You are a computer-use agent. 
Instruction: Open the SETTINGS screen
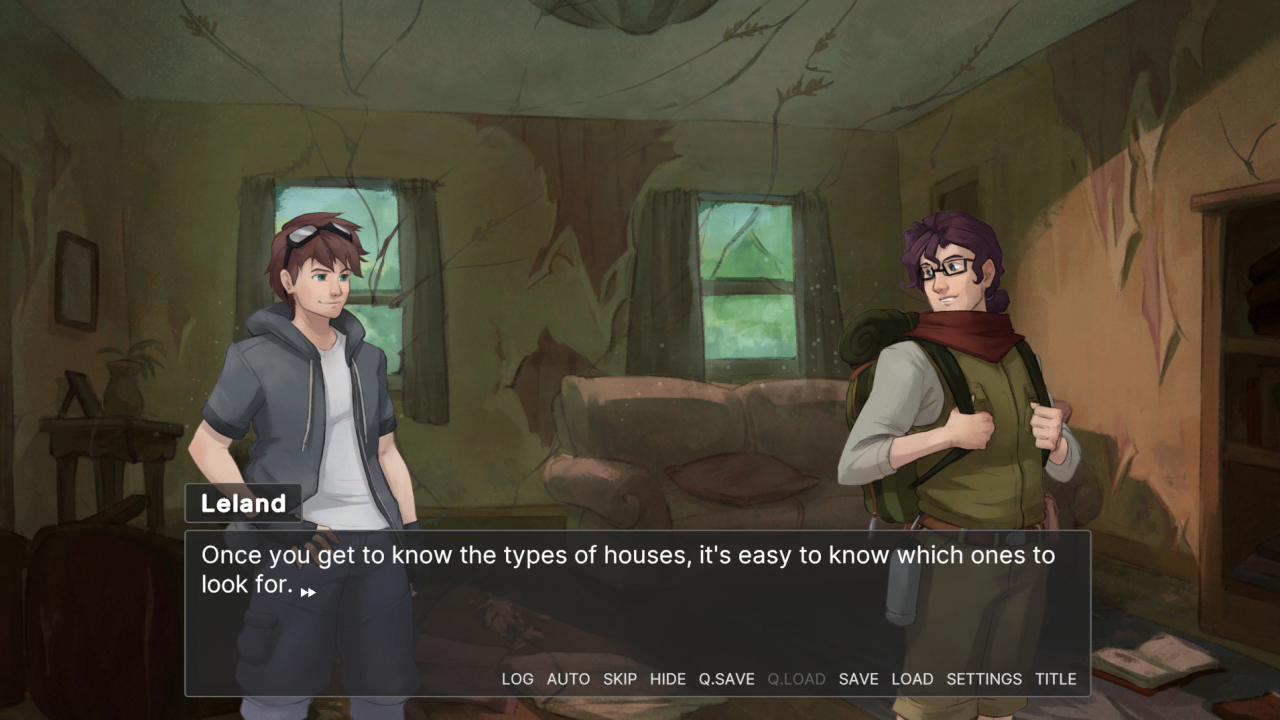[x=984, y=679]
